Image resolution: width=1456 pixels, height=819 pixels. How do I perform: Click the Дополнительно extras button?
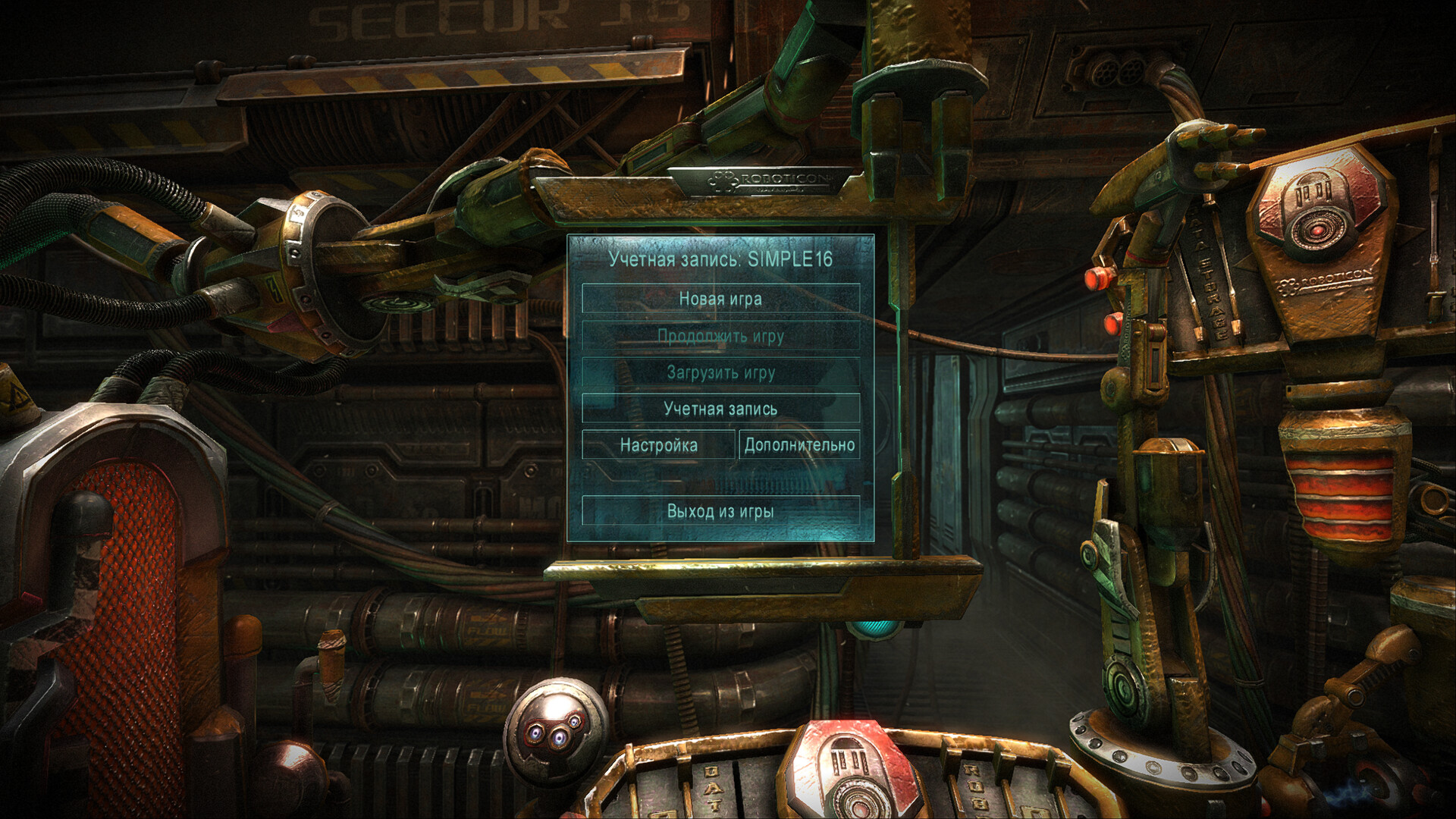click(x=799, y=445)
